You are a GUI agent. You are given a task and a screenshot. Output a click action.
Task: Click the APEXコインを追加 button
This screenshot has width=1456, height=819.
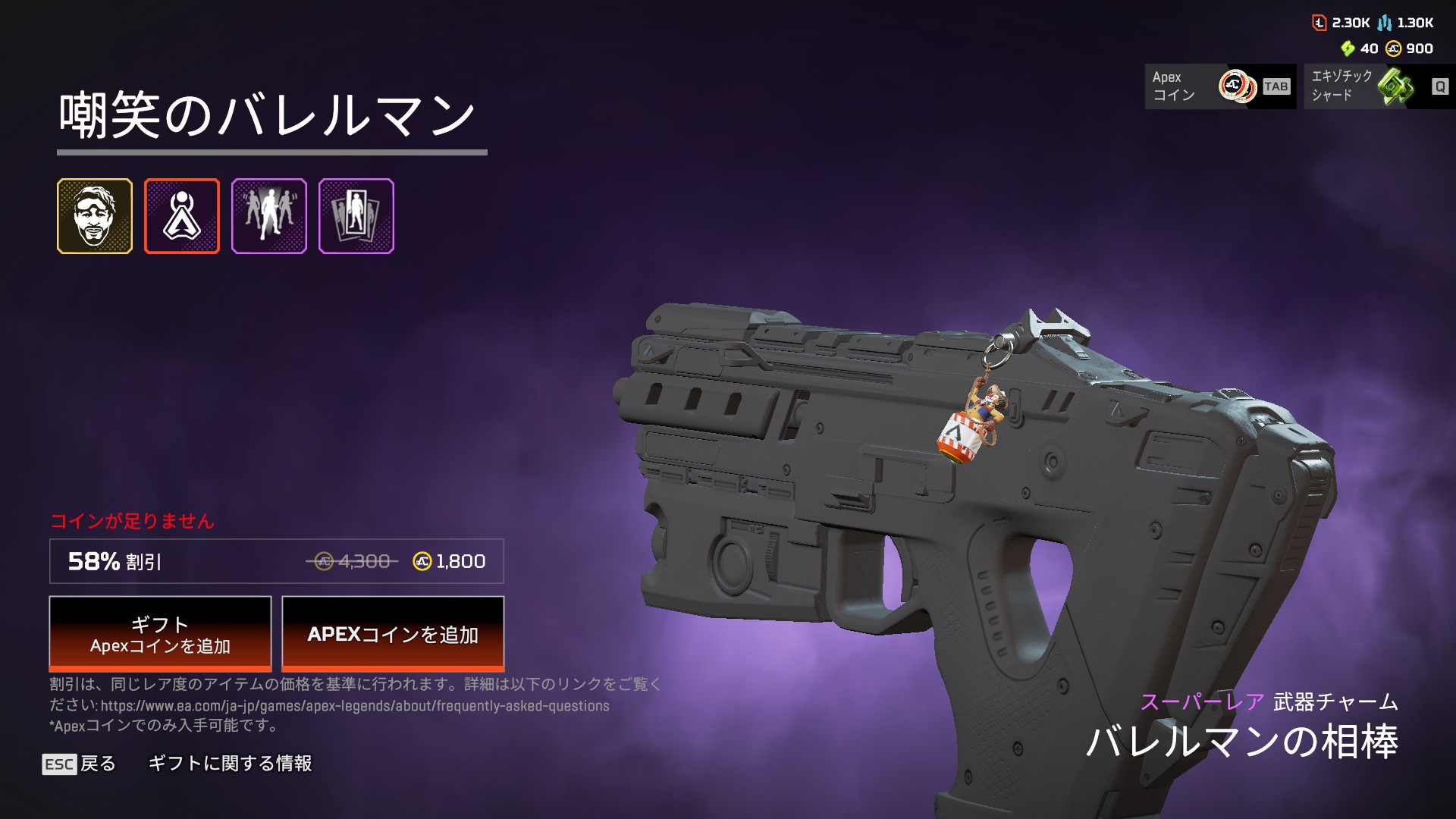coord(393,634)
